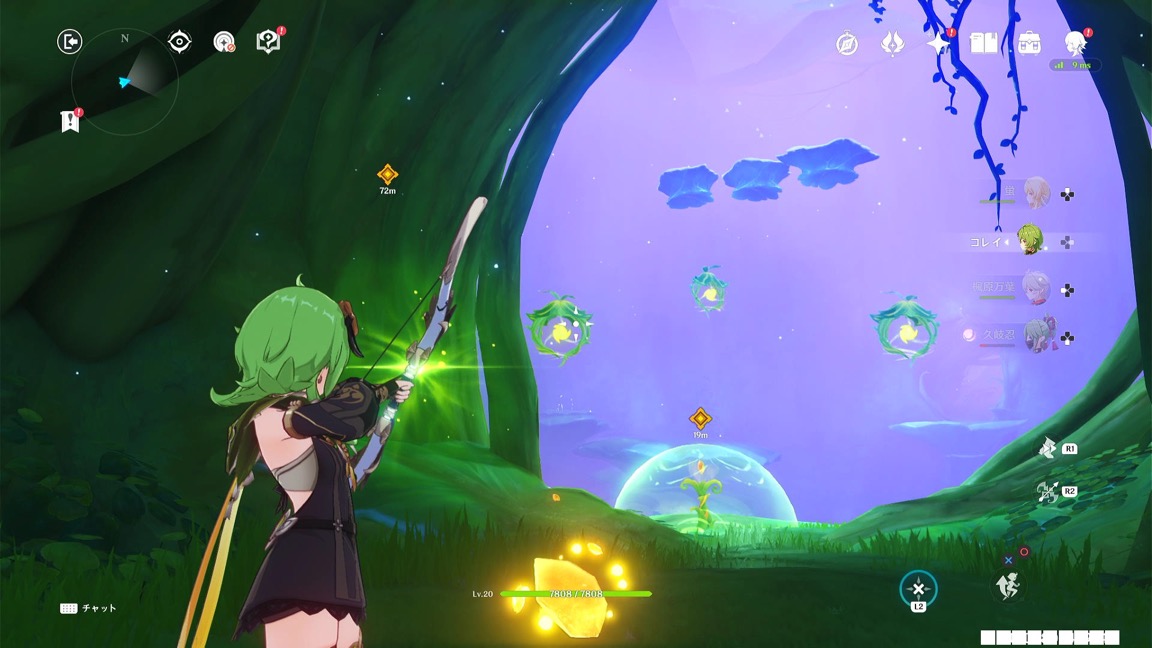Activate the eye-shaped Elemental Sight icon
The height and width of the screenshot is (648, 1152).
coord(179,41)
